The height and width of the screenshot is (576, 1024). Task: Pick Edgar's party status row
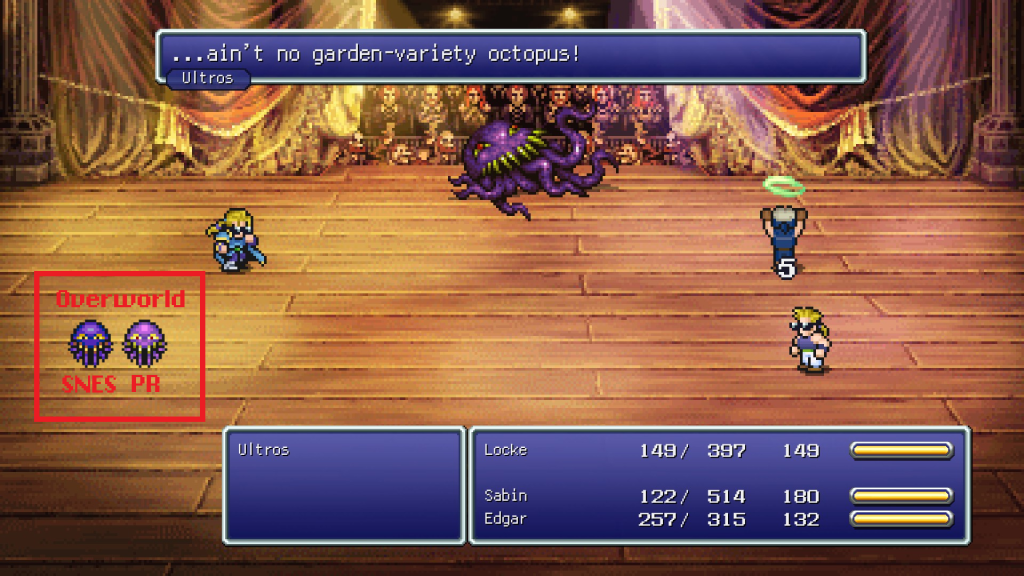click(716, 519)
